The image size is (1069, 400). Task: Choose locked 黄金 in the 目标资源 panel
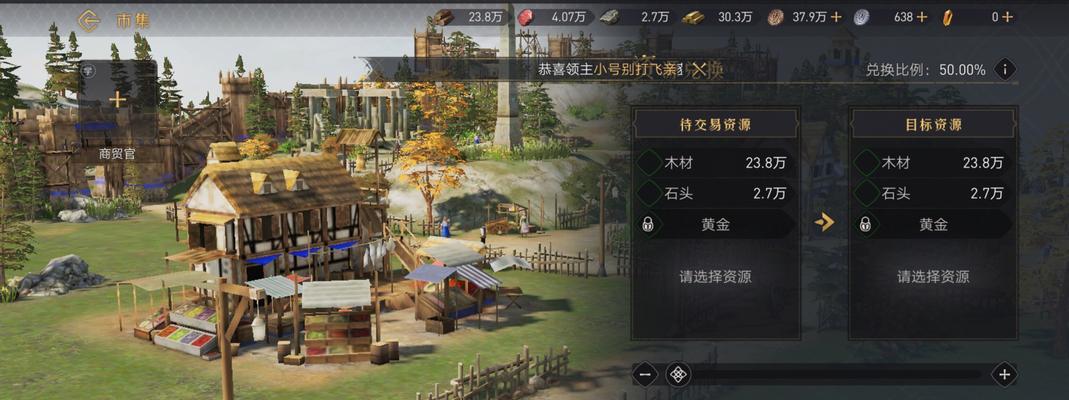pyautogui.click(x=932, y=224)
